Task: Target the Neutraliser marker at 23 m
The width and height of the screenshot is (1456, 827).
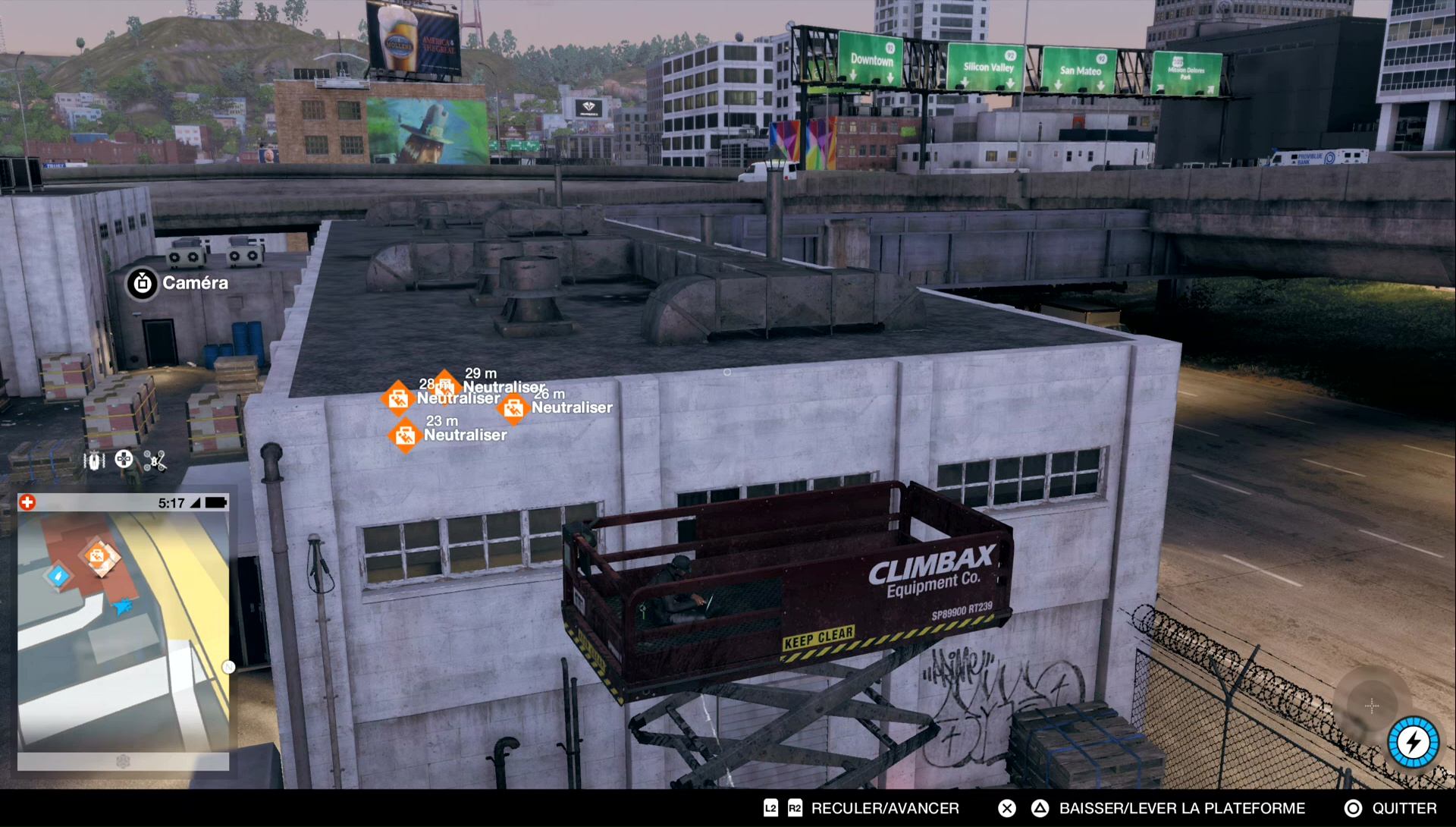Action: point(405,436)
